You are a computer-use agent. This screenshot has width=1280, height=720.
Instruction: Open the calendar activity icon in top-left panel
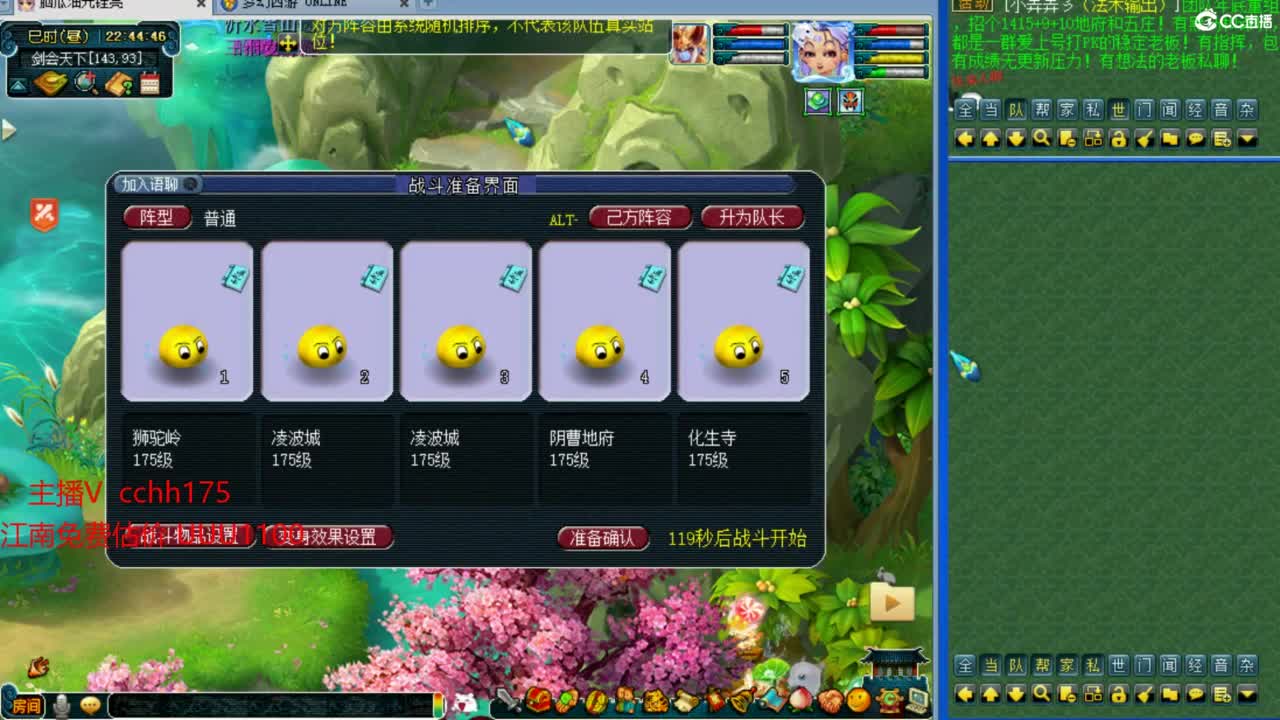tap(149, 83)
